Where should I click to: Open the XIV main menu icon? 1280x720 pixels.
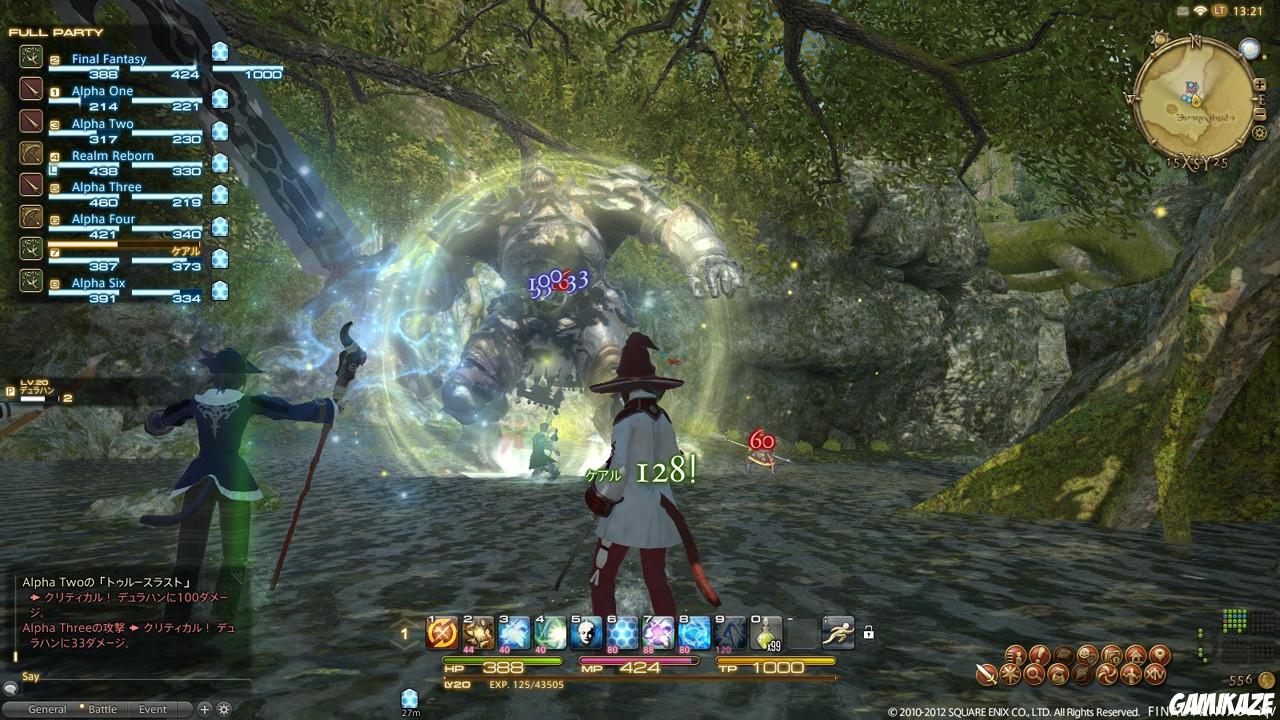tap(1156, 673)
